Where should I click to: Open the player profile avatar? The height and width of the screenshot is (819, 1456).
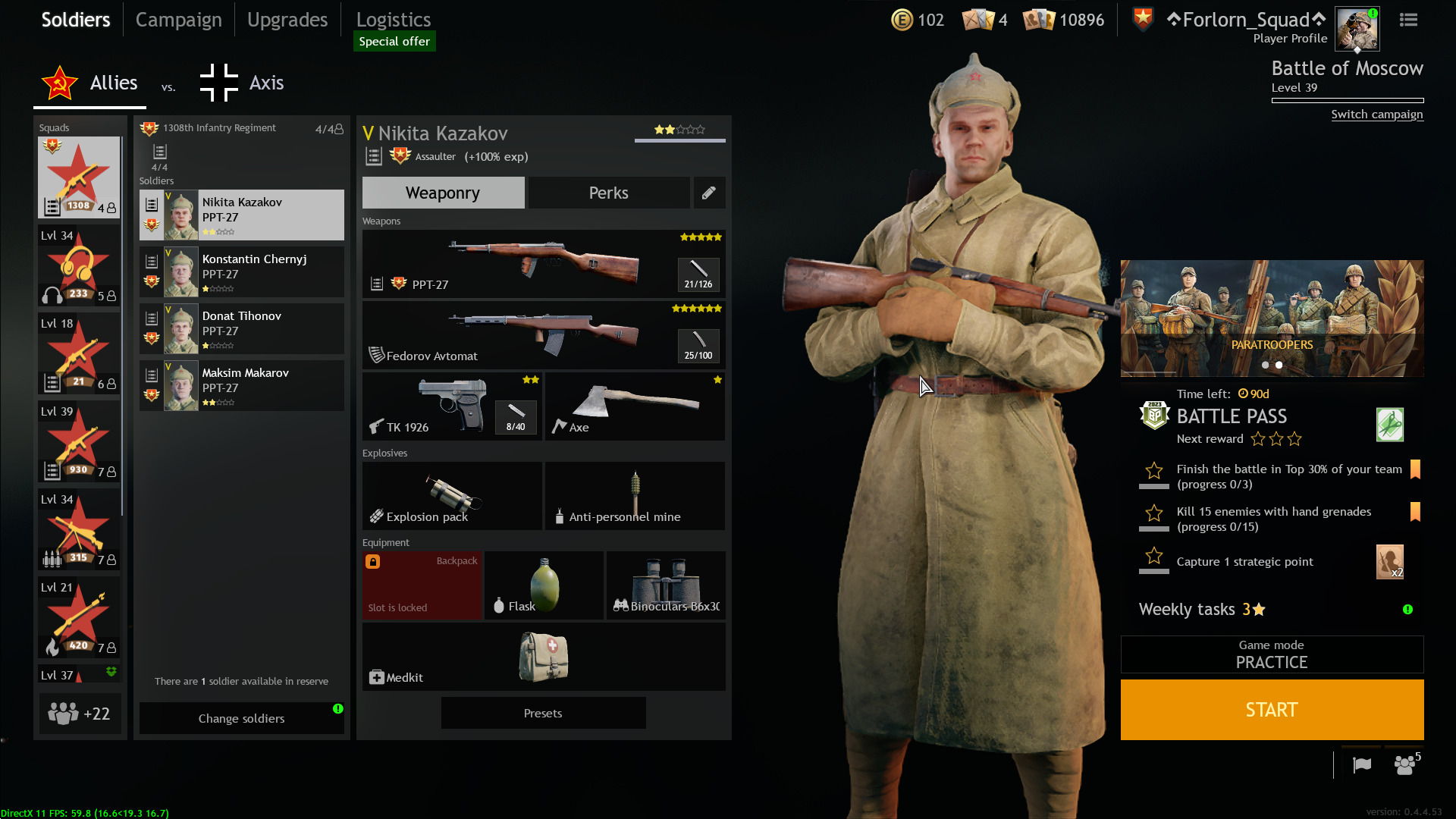click(x=1357, y=28)
